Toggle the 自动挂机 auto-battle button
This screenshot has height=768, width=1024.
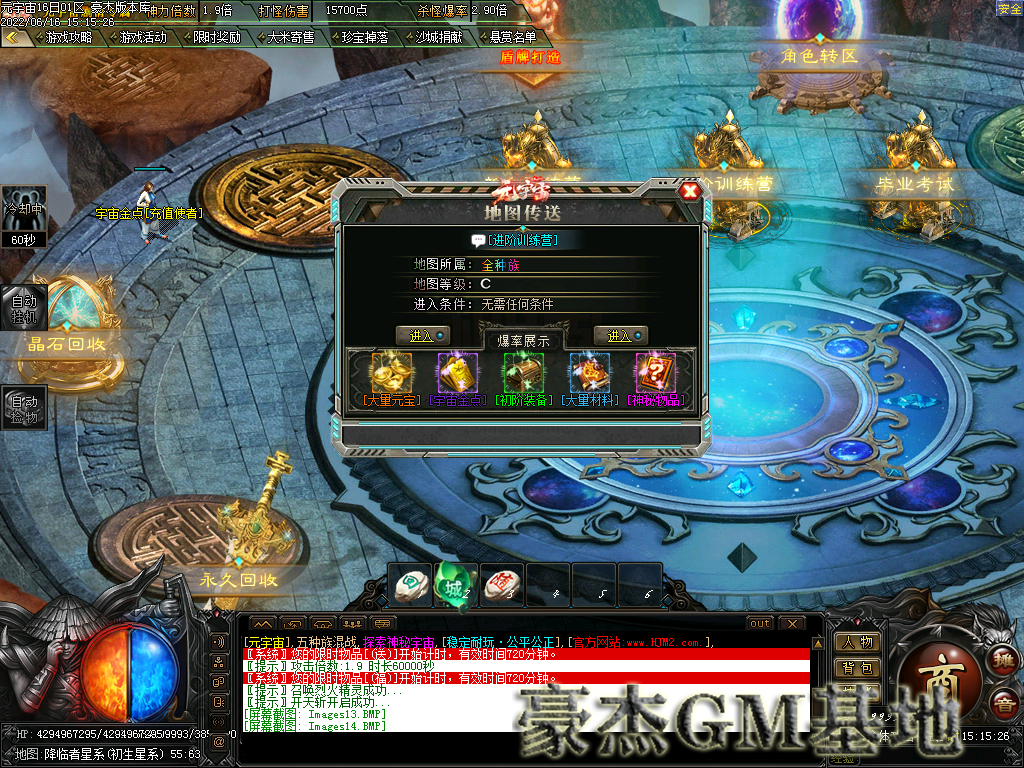click(23, 307)
